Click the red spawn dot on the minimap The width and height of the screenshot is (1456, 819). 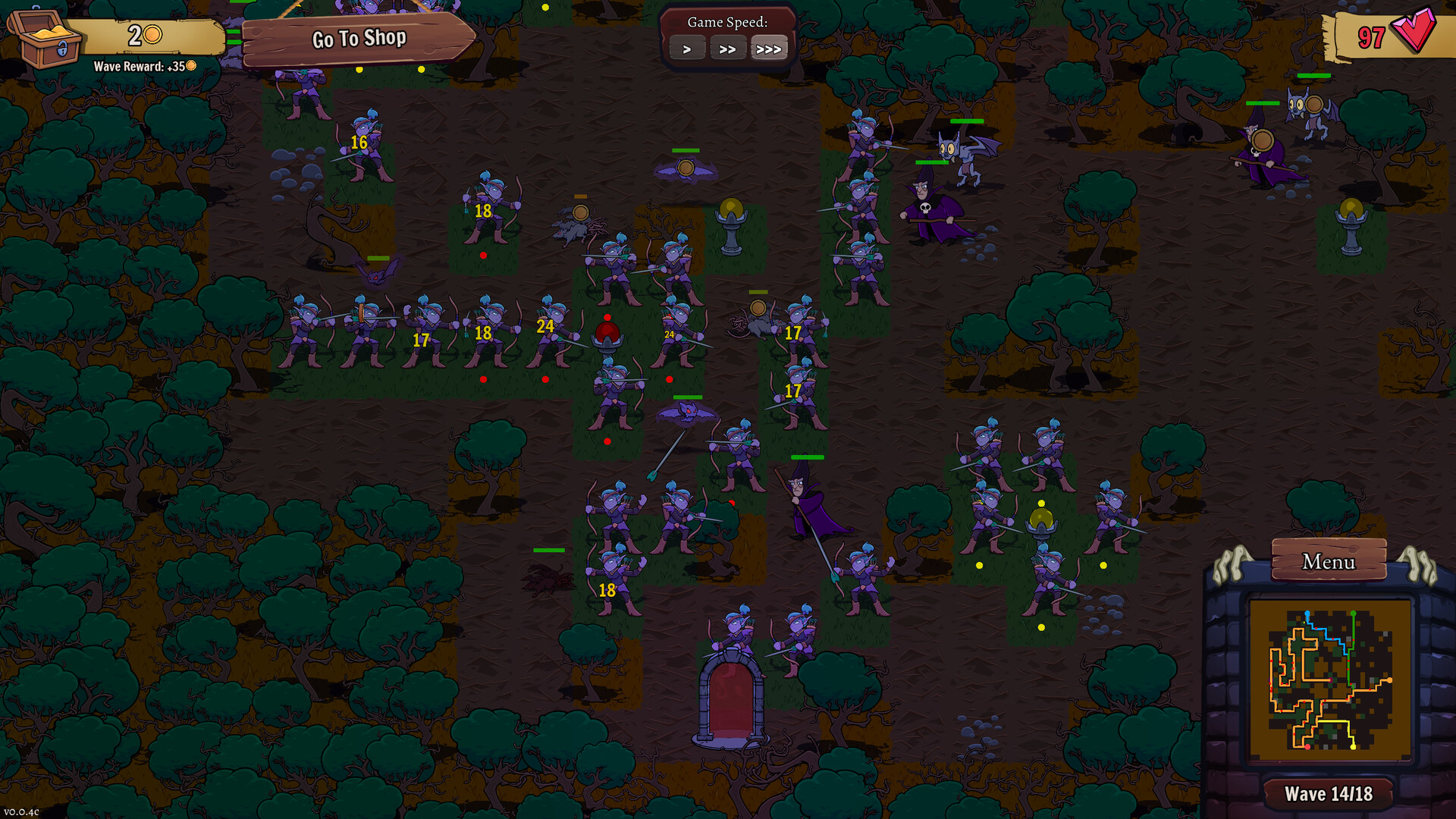click(x=1307, y=747)
